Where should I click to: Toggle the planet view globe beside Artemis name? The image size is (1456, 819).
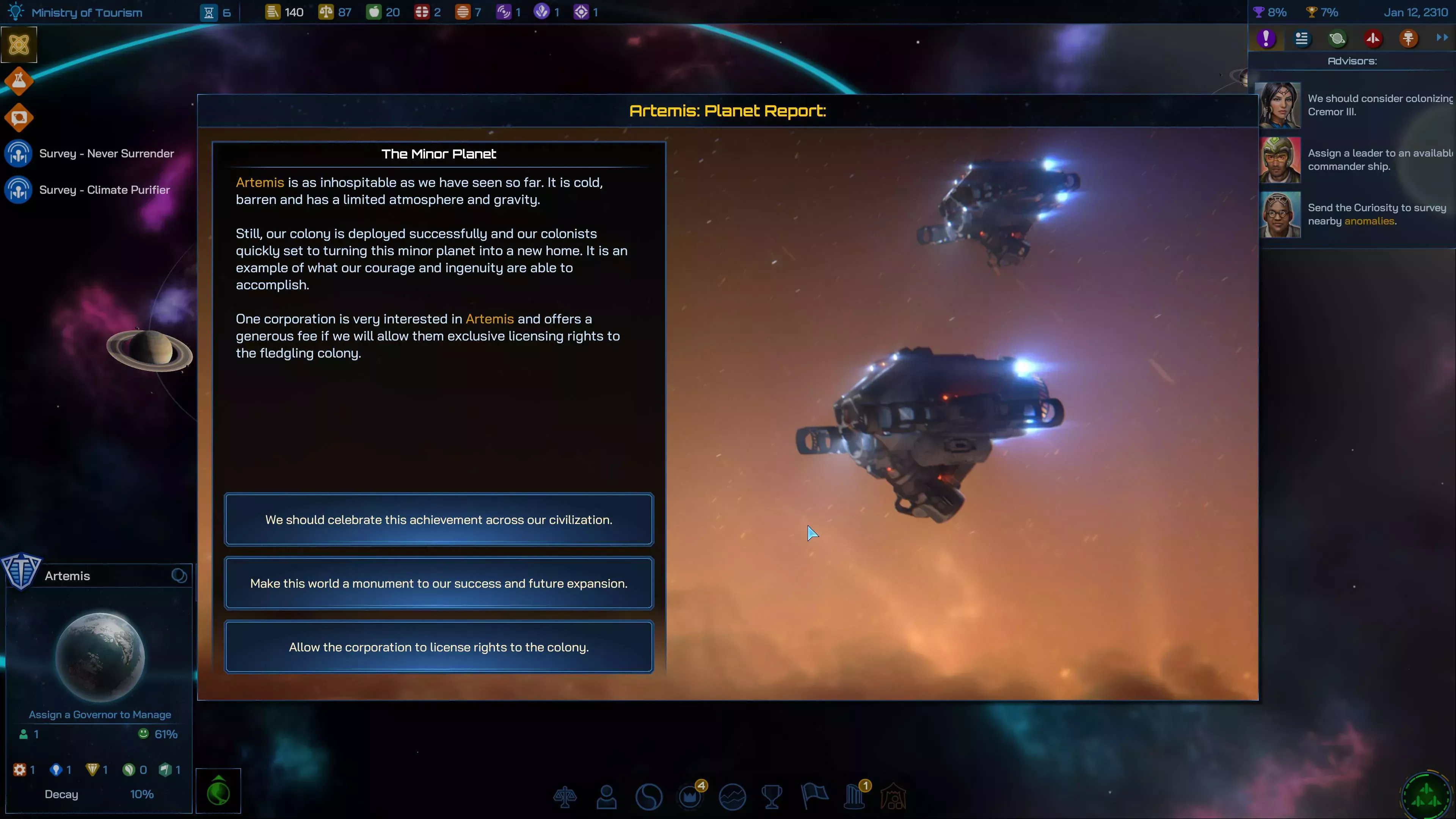[179, 575]
